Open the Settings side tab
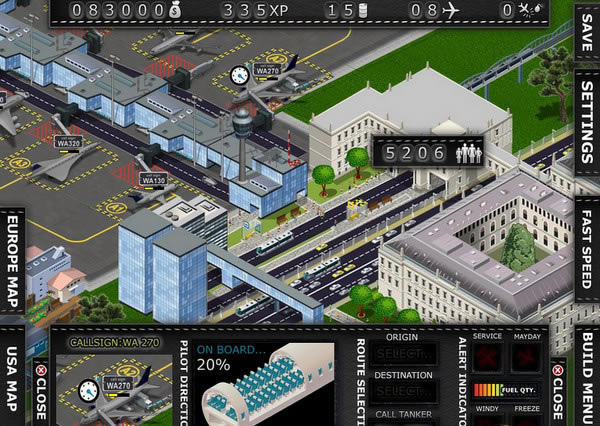600x426 pixels. point(586,127)
